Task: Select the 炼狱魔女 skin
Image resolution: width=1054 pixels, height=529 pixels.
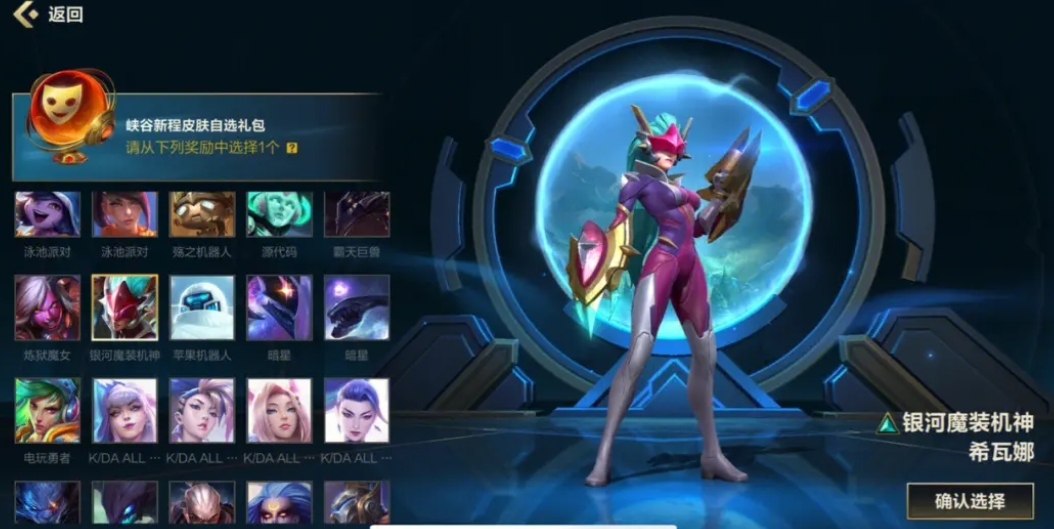Action: coord(47,308)
